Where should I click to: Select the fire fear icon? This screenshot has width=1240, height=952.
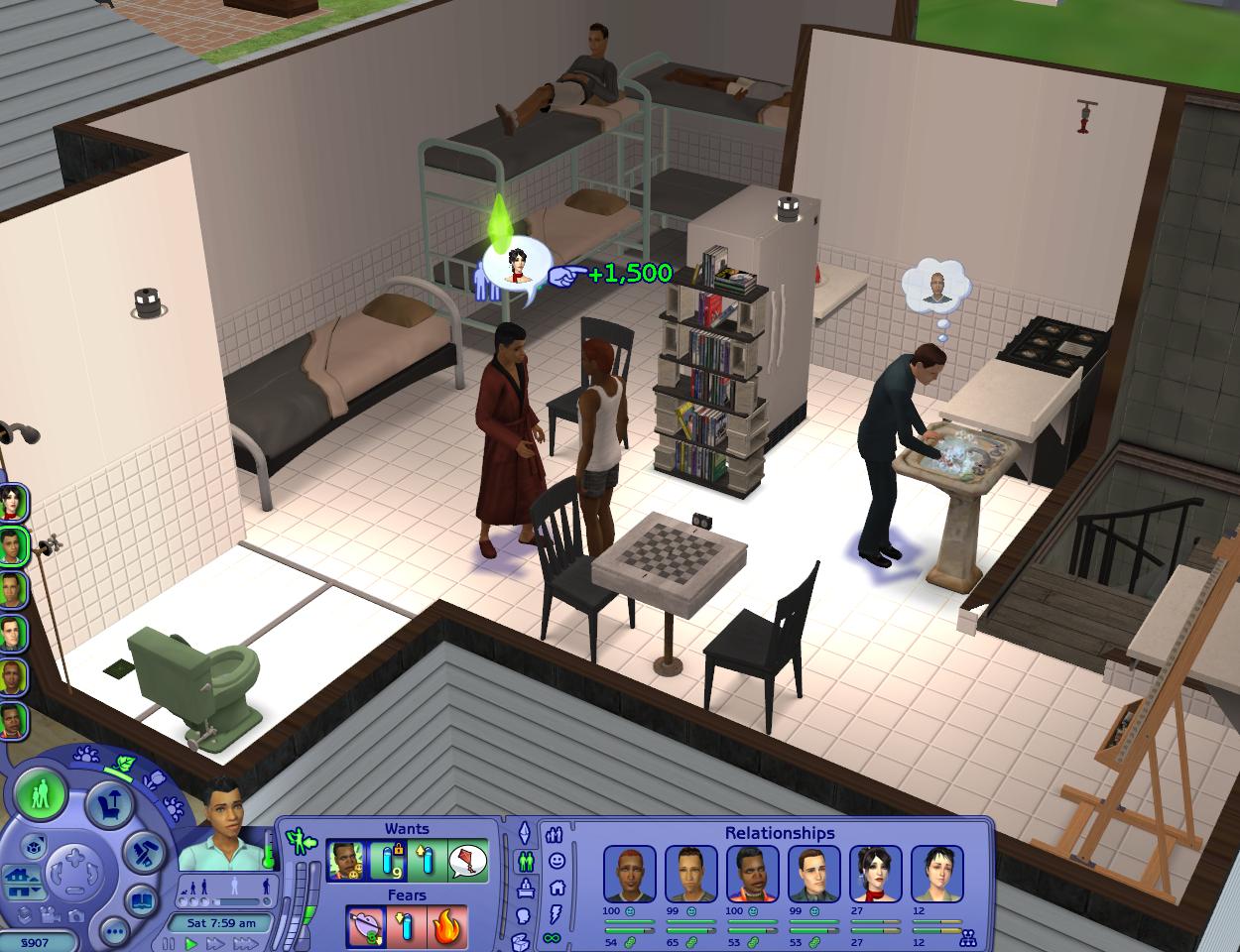click(x=445, y=927)
